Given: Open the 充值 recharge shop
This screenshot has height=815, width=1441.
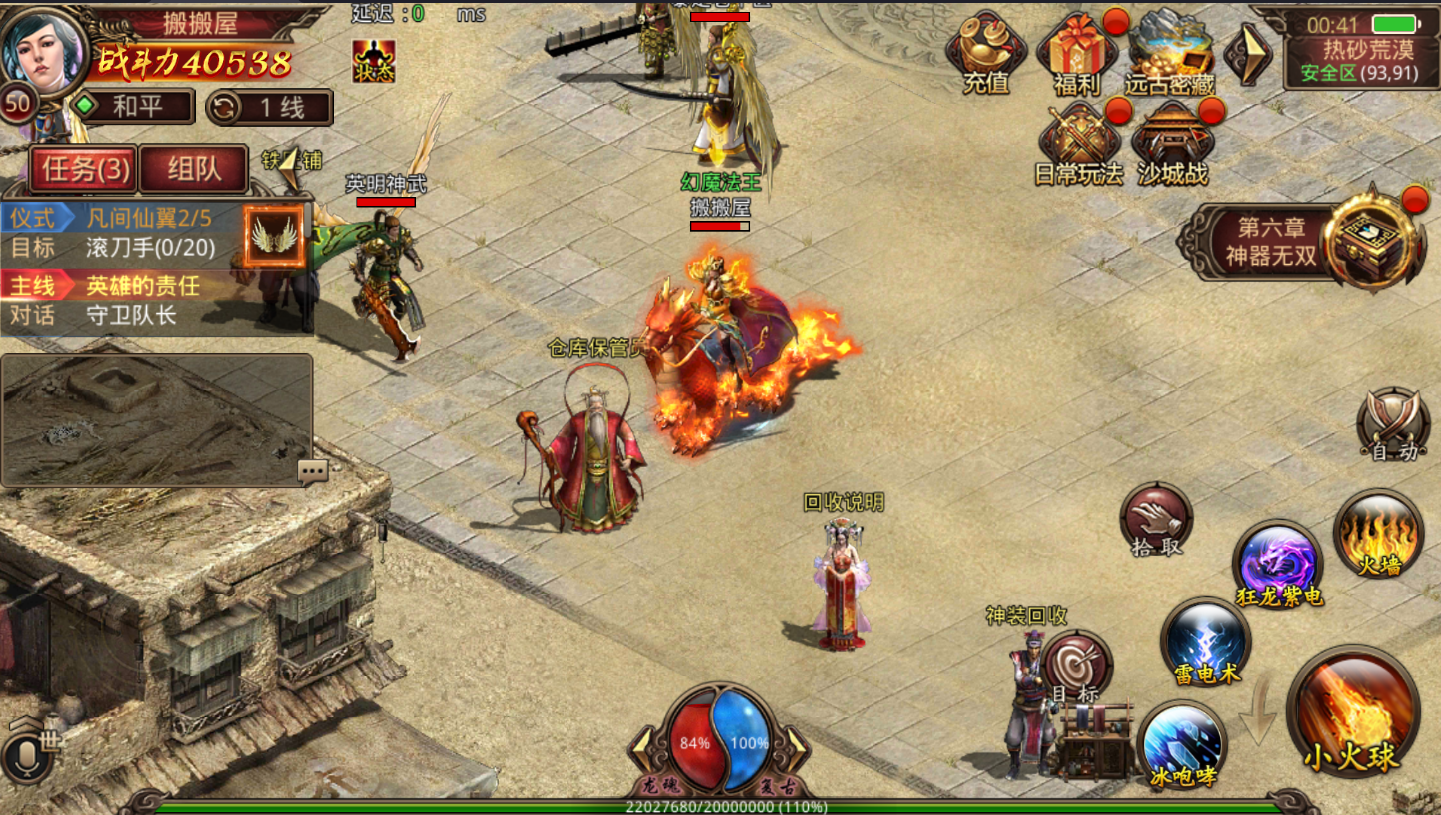Looking at the screenshot, I should click(986, 54).
